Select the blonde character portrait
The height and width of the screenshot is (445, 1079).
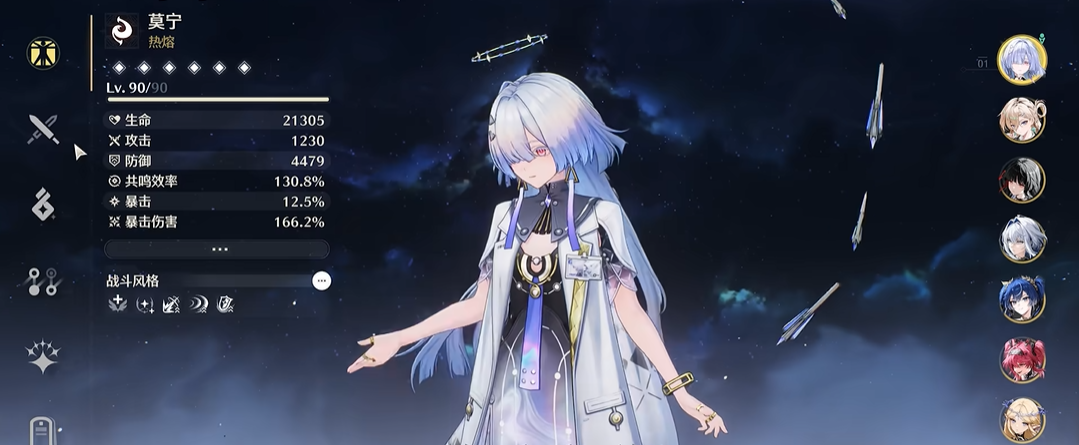click(1022, 120)
